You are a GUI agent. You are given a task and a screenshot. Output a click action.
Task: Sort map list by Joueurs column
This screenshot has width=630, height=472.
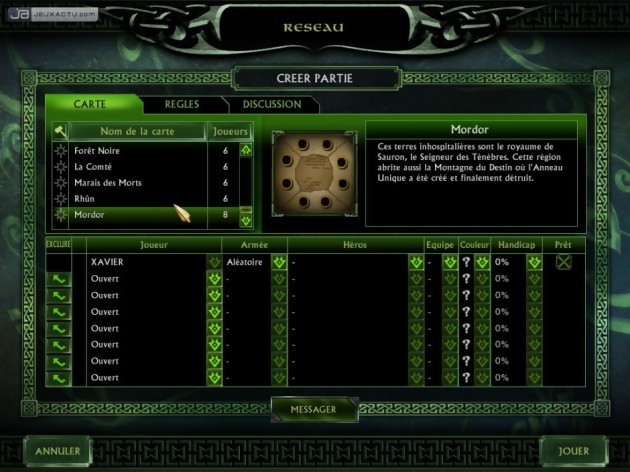coord(229,131)
